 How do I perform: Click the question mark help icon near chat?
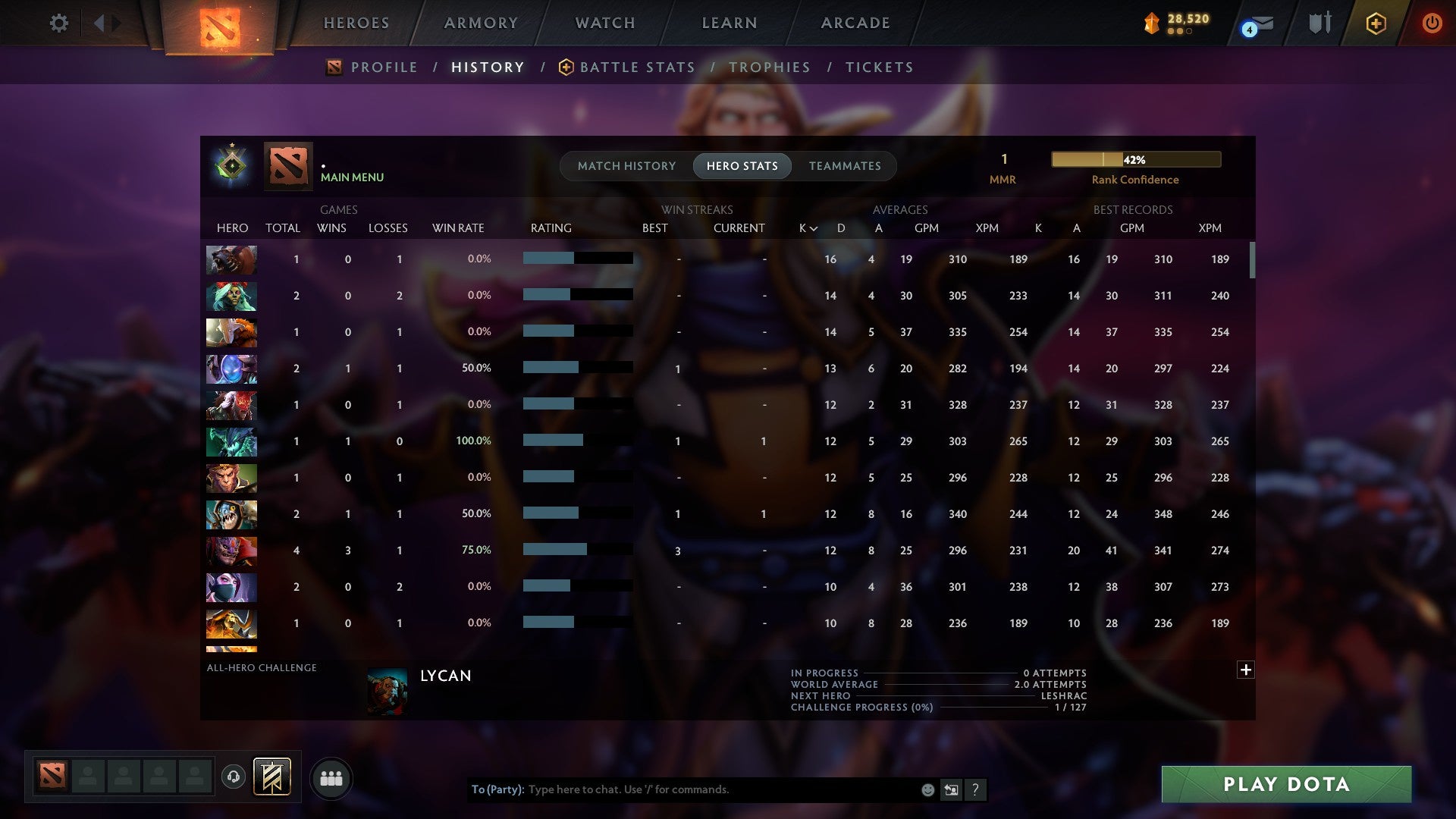[x=976, y=789]
